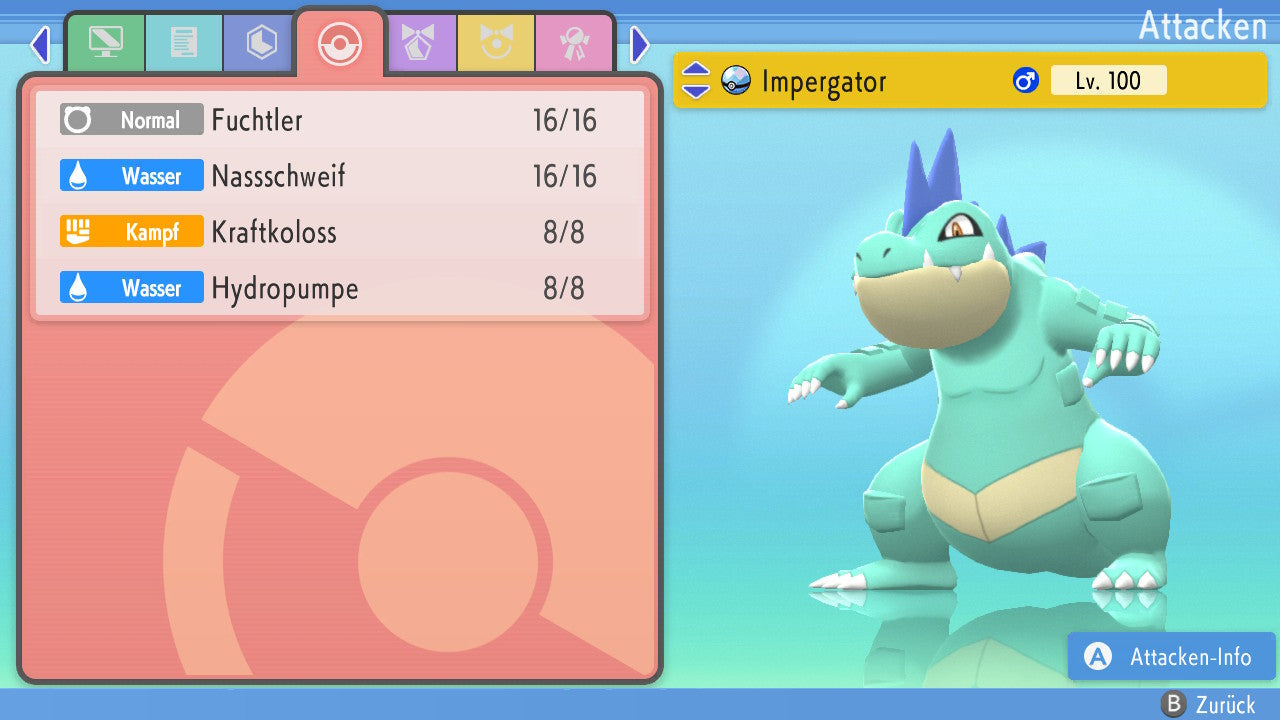Select the red Poké Ball moves tab

pyautogui.click(x=339, y=43)
